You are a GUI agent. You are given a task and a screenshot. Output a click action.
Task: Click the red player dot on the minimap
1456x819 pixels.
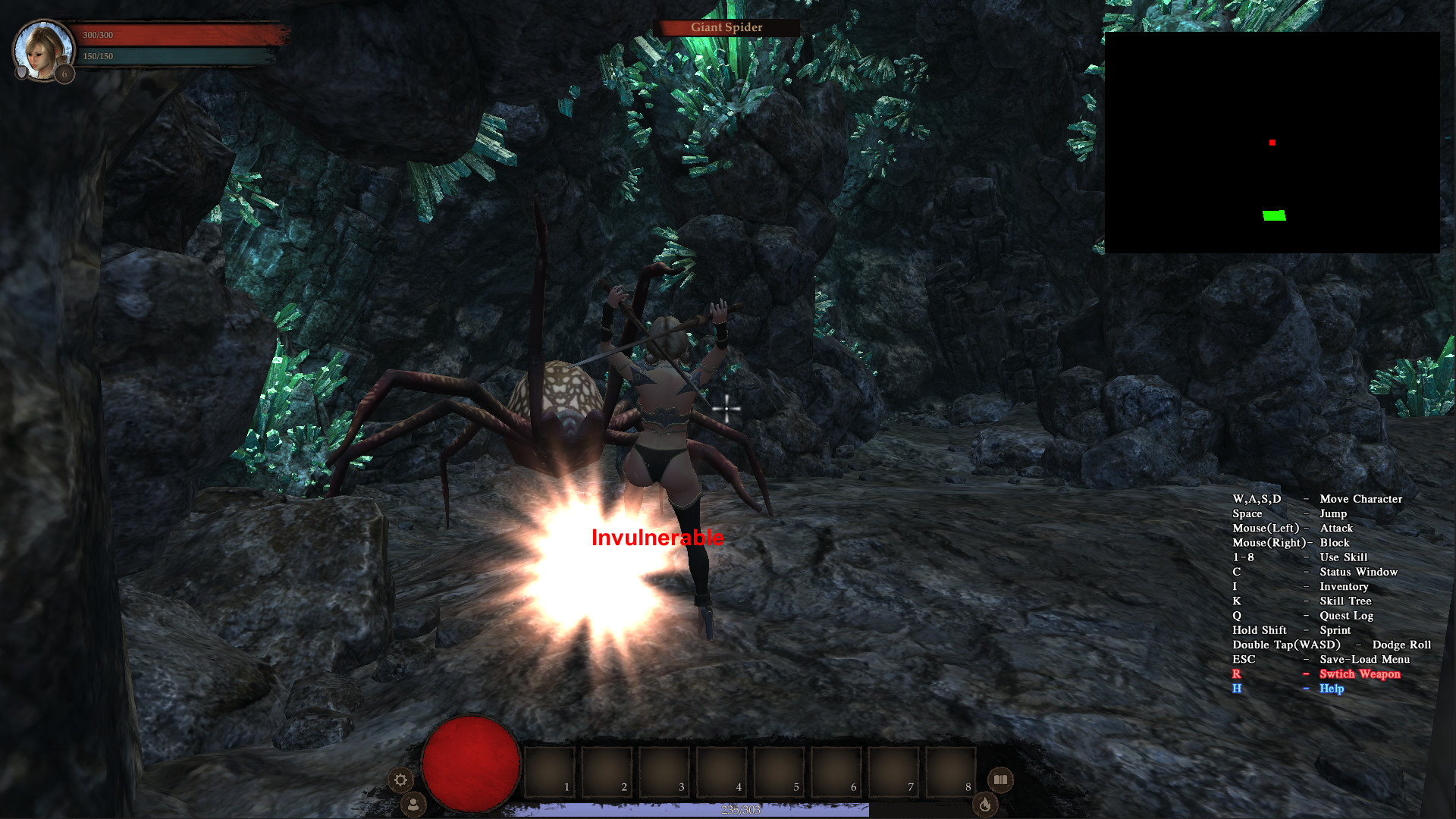click(x=1272, y=141)
